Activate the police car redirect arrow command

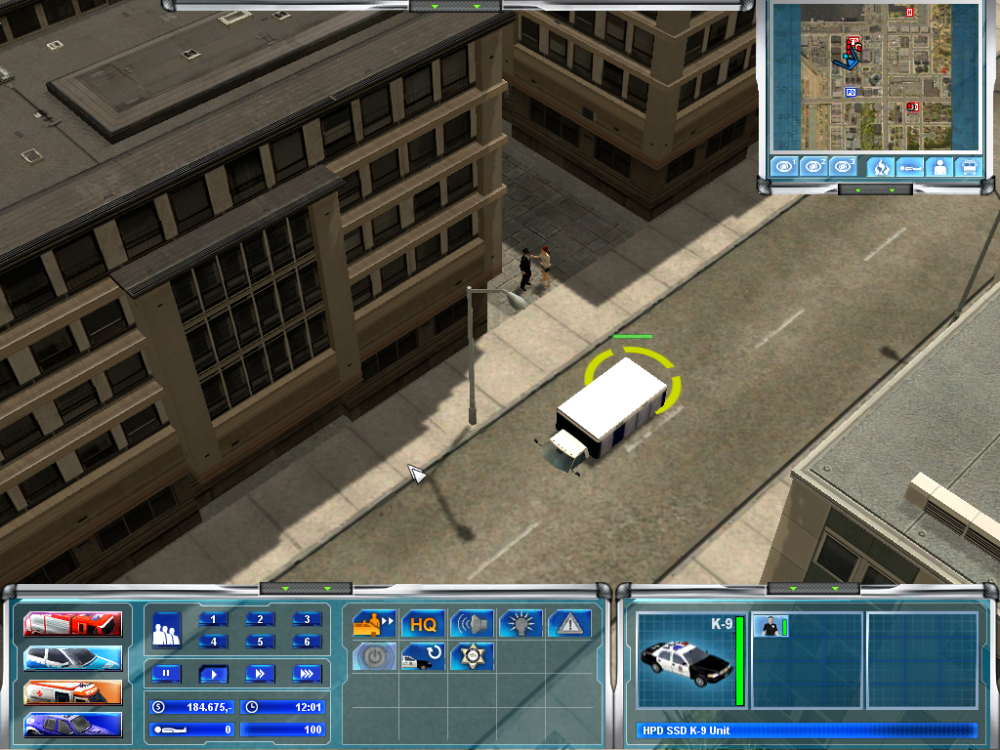coord(423,657)
